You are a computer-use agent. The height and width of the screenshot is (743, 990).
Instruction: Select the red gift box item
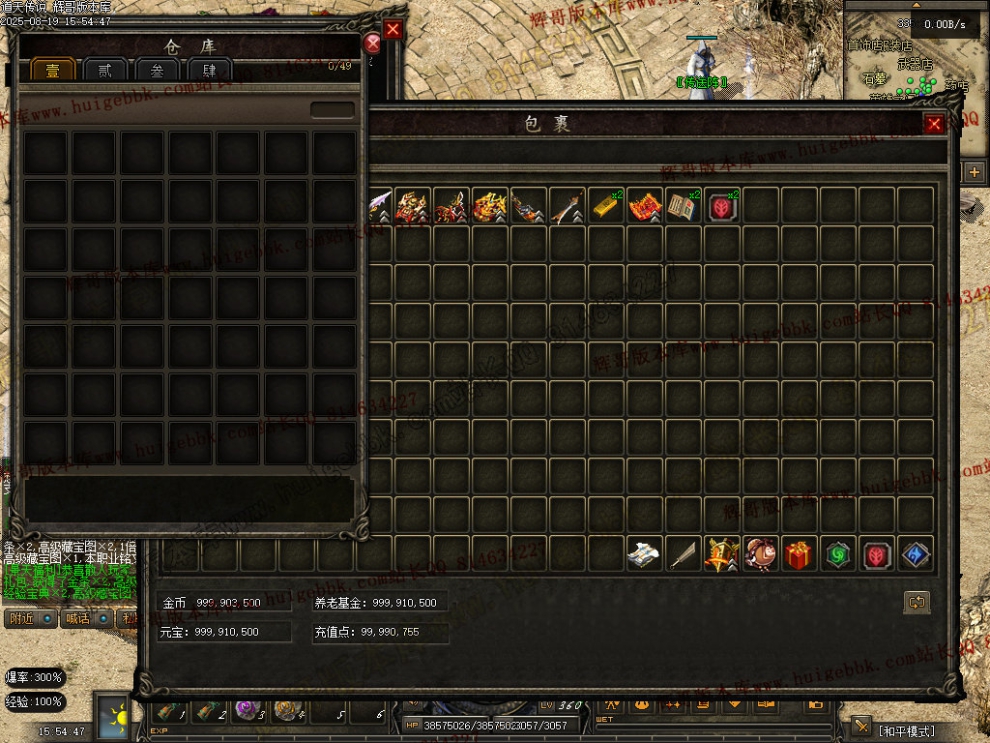tap(798, 555)
